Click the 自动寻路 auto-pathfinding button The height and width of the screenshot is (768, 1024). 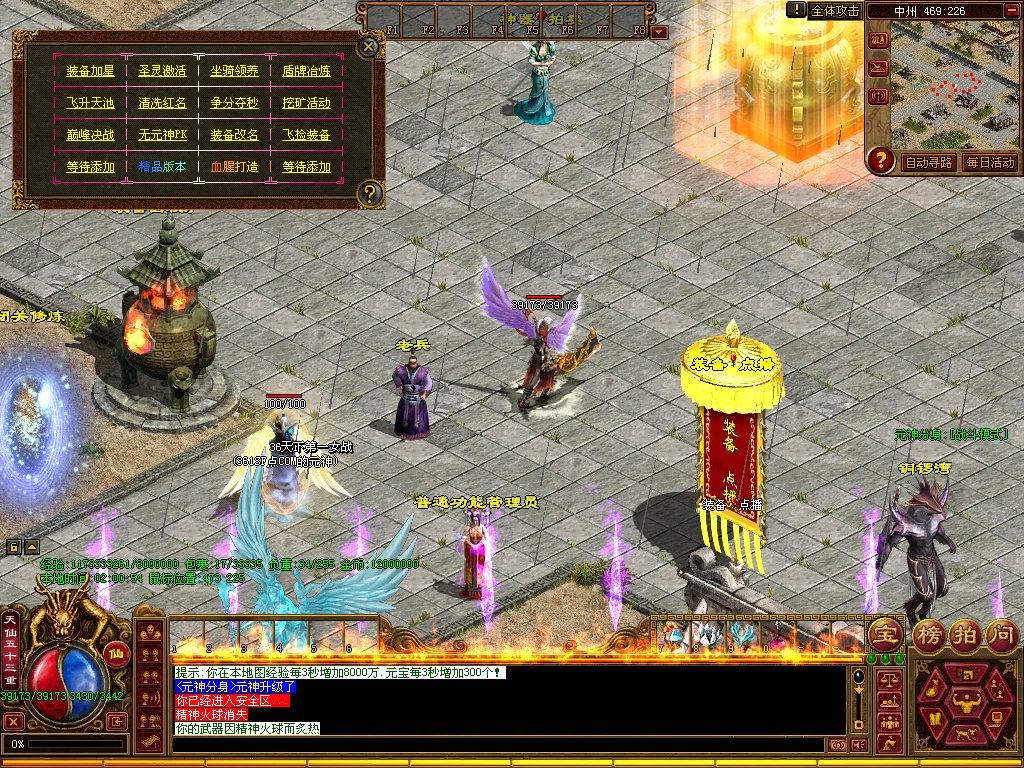pyautogui.click(x=928, y=162)
